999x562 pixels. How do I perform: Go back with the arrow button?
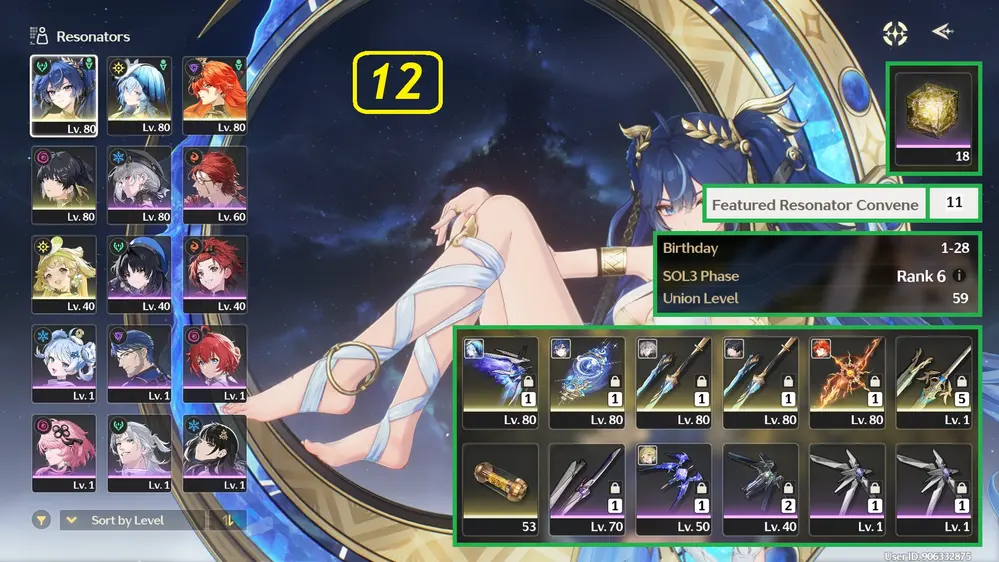tap(942, 33)
